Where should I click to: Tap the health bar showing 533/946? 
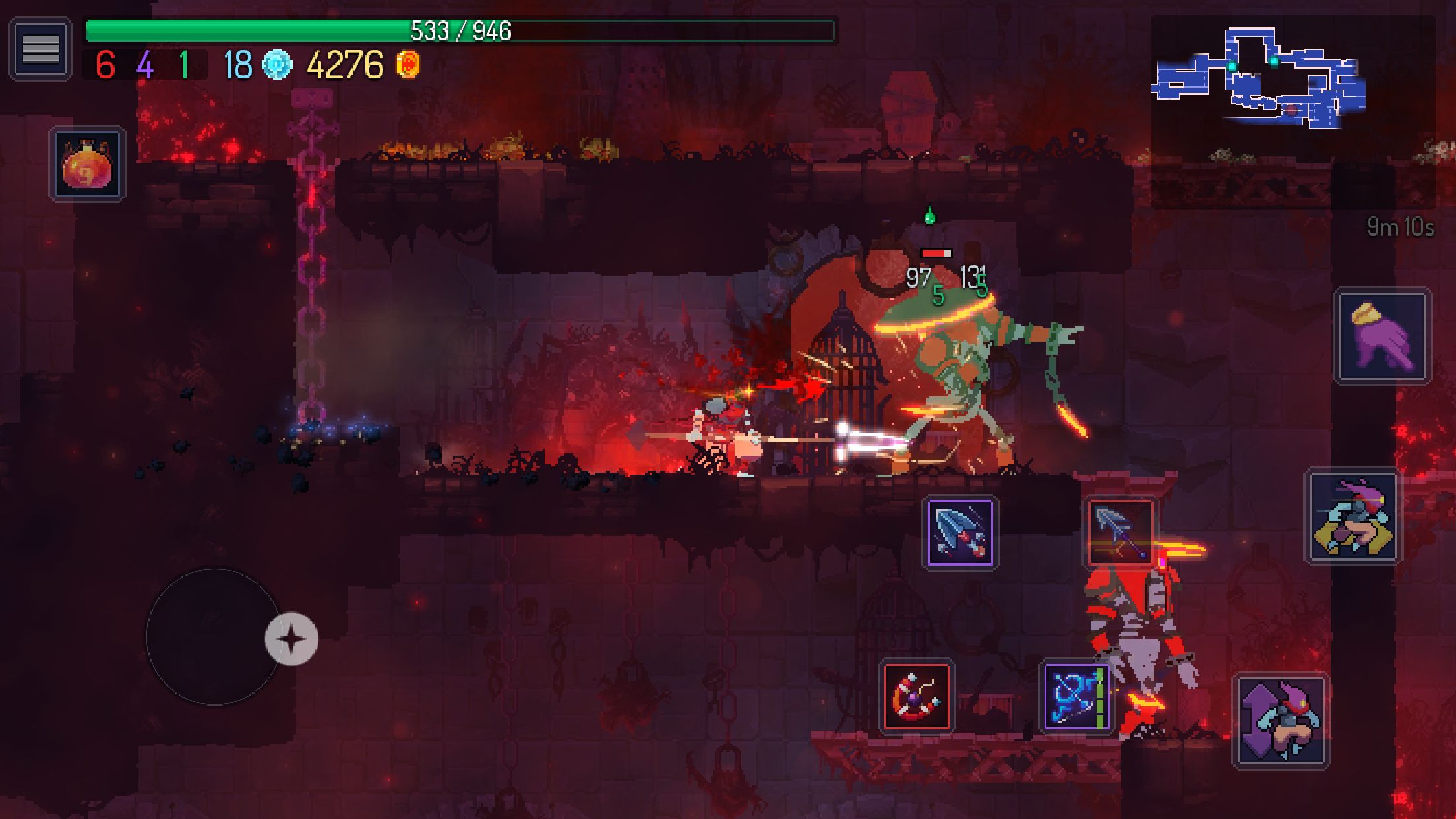(460, 29)
